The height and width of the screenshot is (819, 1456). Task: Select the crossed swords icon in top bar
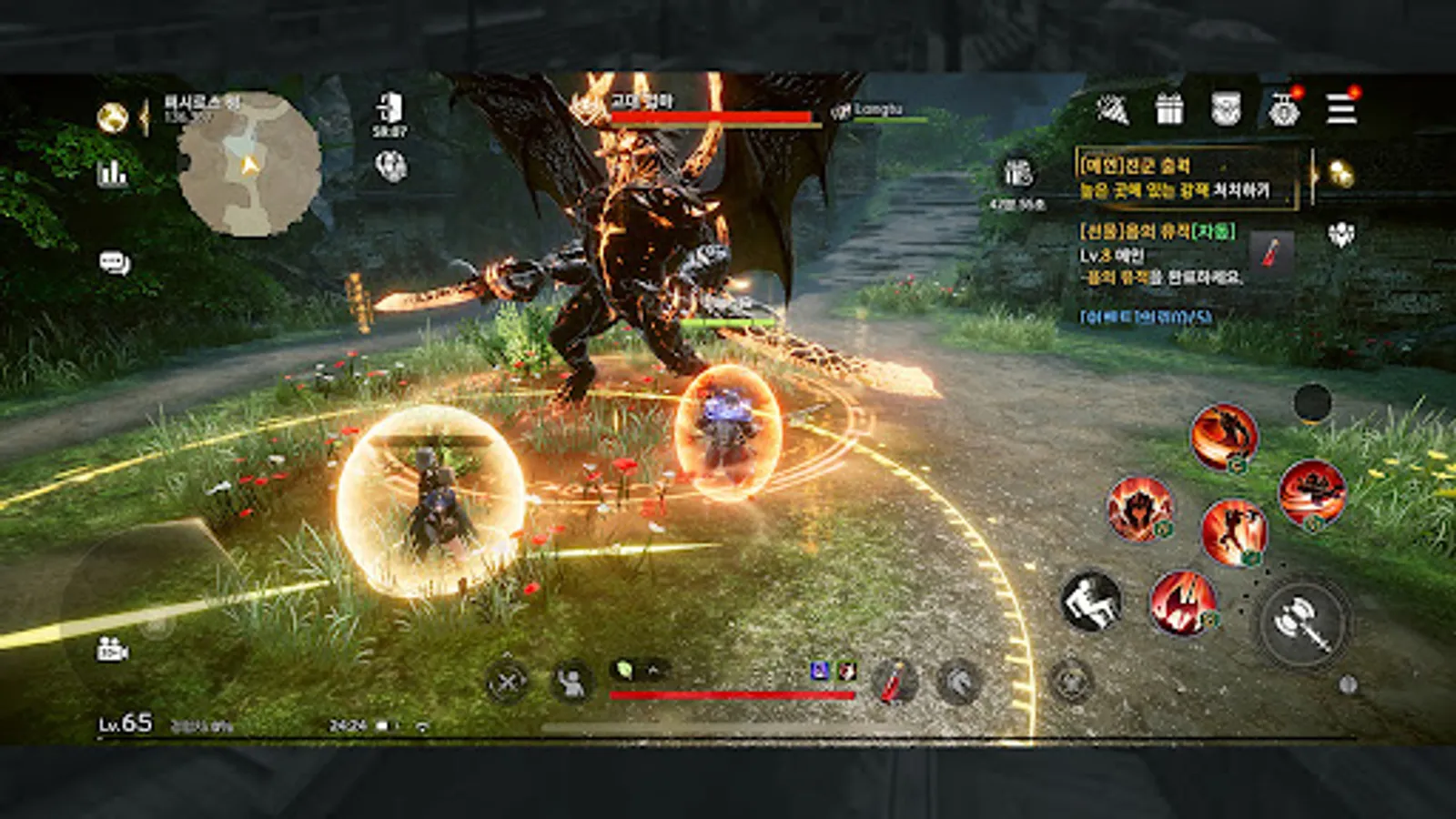coord(1112,110)
